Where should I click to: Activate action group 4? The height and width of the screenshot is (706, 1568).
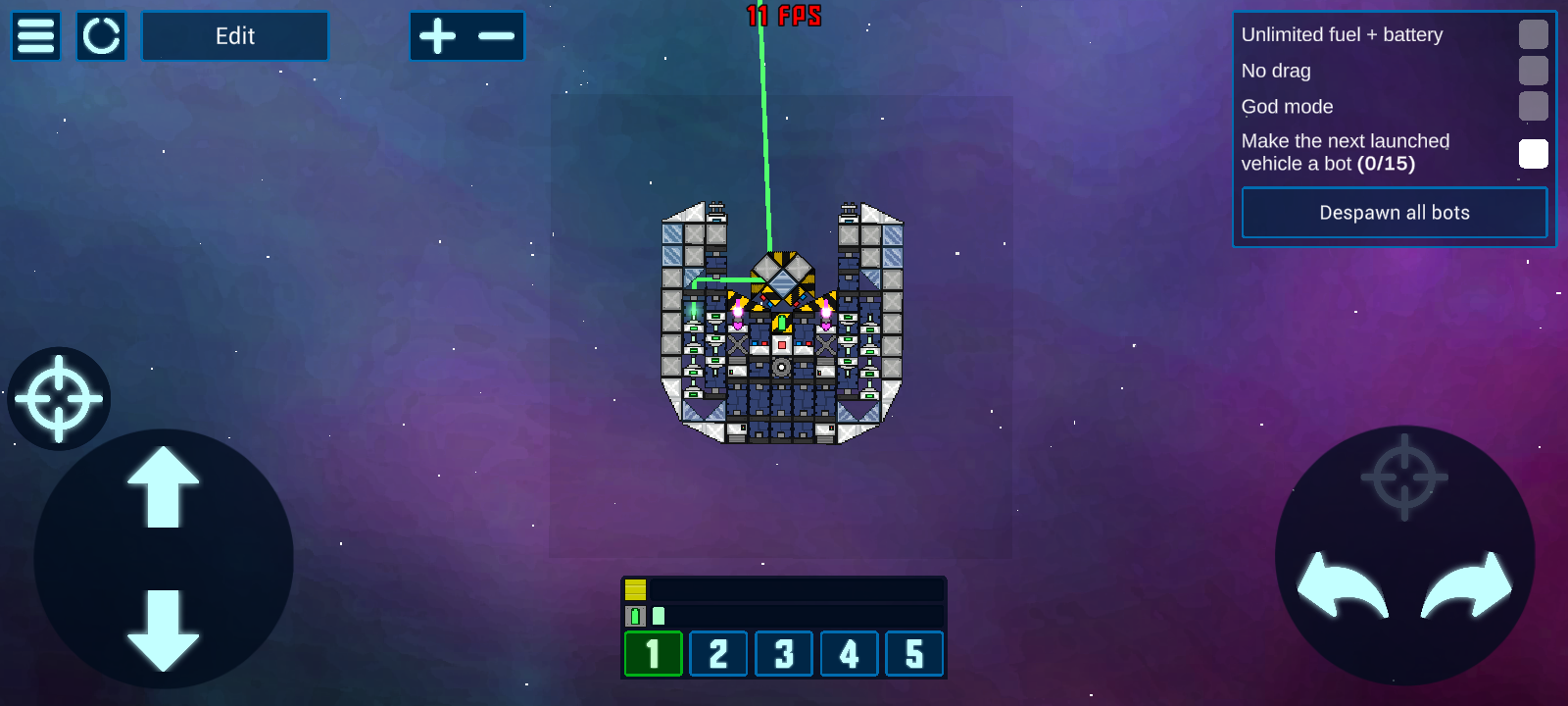850,654
